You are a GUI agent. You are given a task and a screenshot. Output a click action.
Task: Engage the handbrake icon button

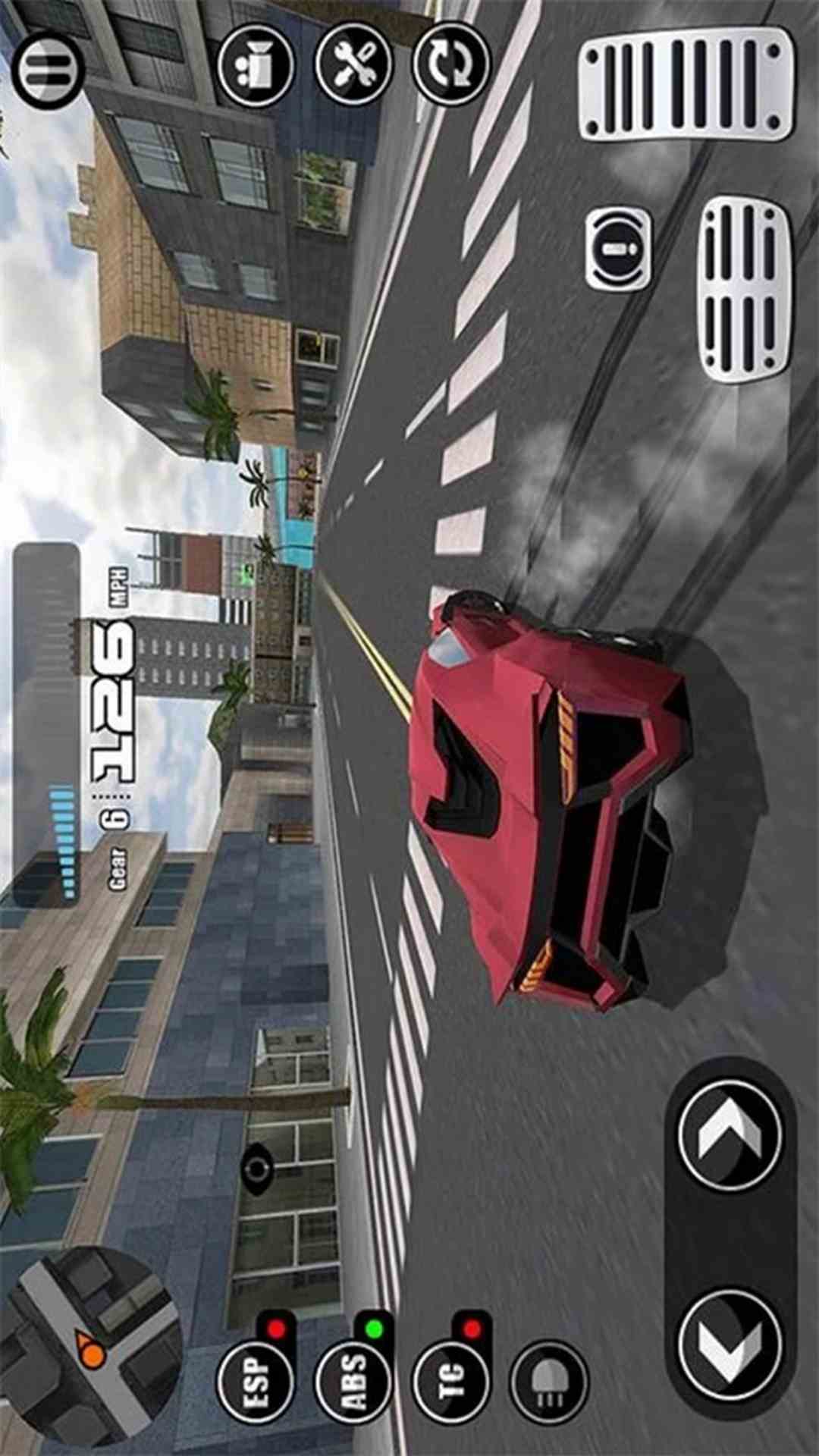[x=618, y=249]
